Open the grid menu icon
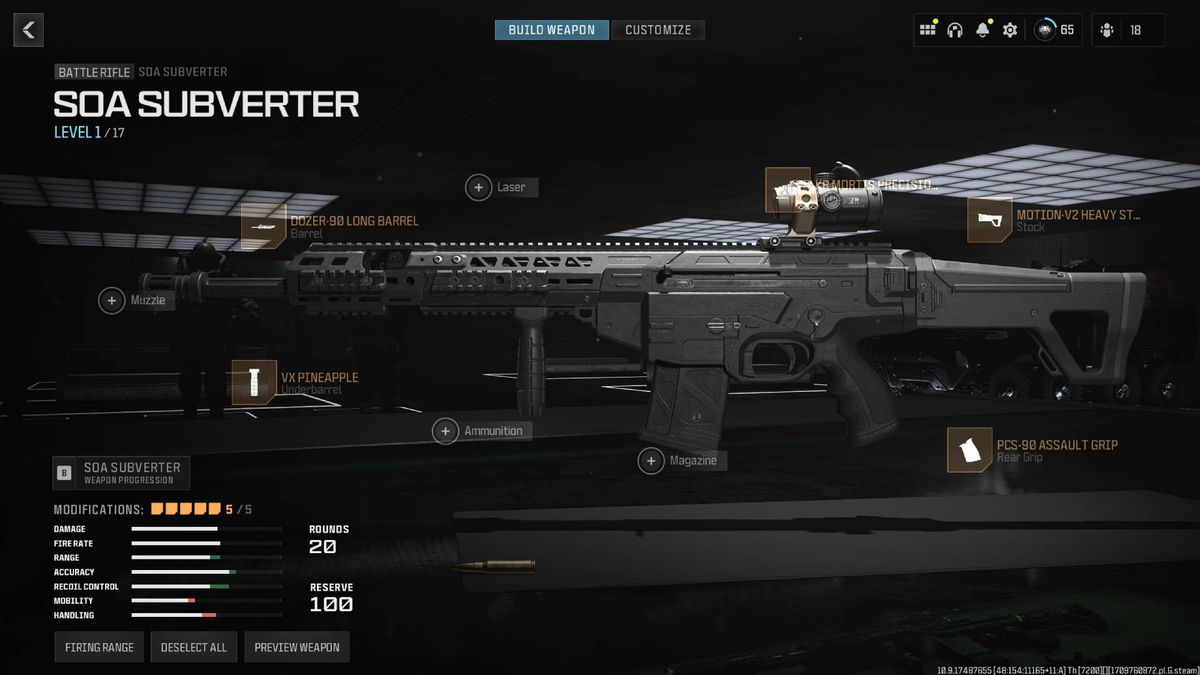Image resolution: width=1200 pixels, height=675 pixels. click(928, 30)
